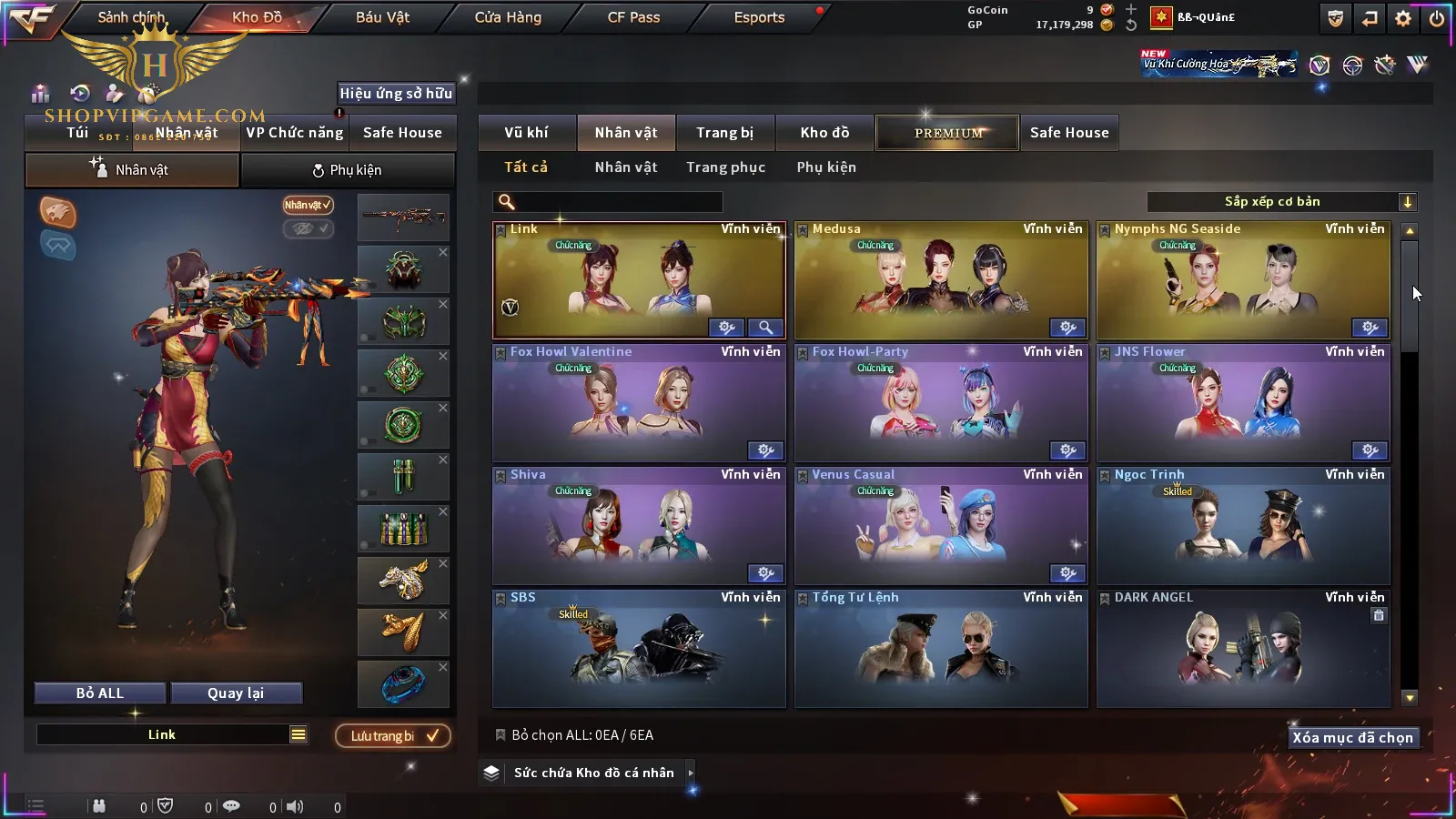Open the Esports menu

(x=759, y=17)
